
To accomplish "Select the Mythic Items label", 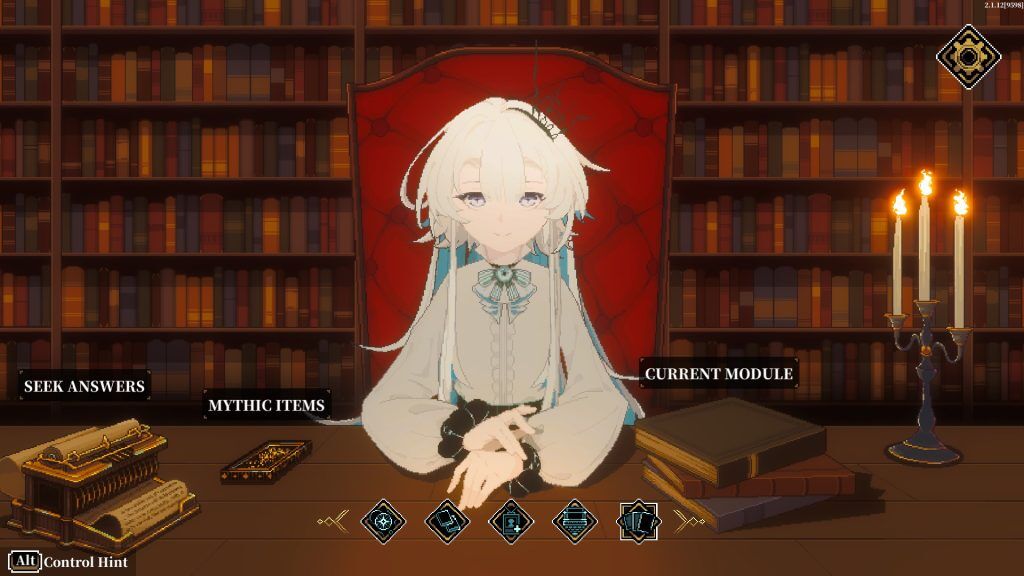I will tap(266, 405).
